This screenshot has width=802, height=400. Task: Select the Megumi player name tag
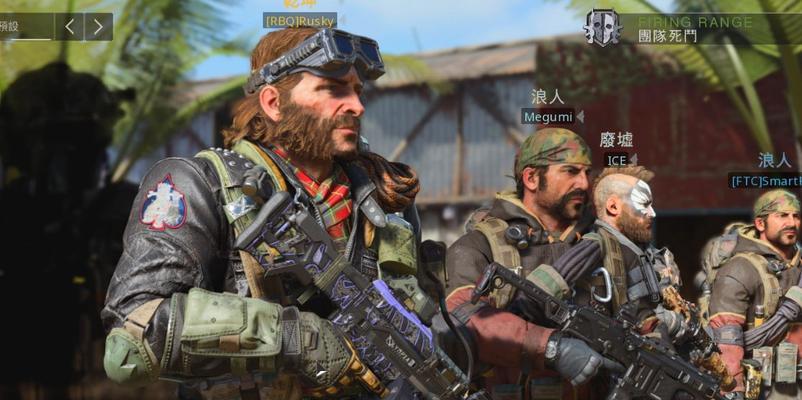(547, 117)
